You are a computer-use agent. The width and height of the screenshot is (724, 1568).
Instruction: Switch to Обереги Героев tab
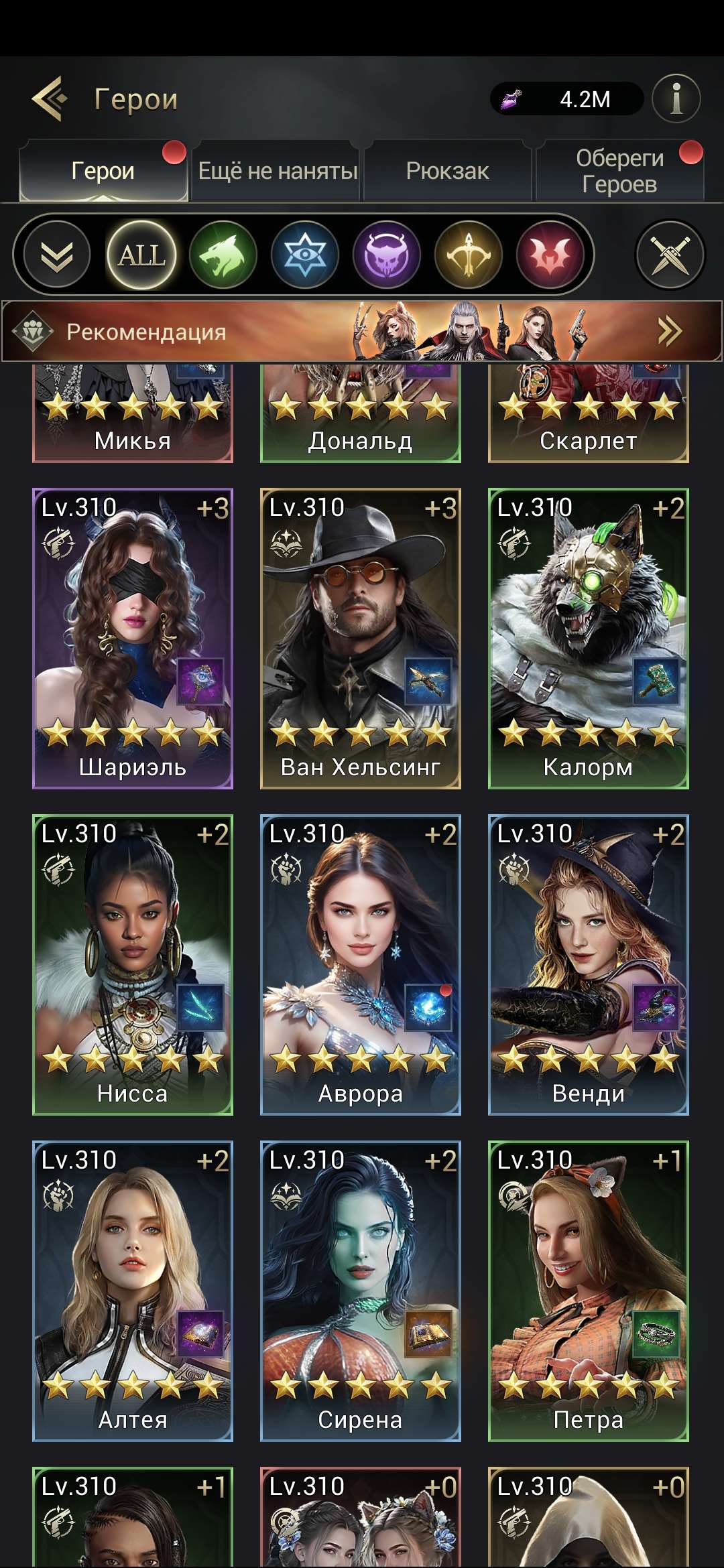619,172
